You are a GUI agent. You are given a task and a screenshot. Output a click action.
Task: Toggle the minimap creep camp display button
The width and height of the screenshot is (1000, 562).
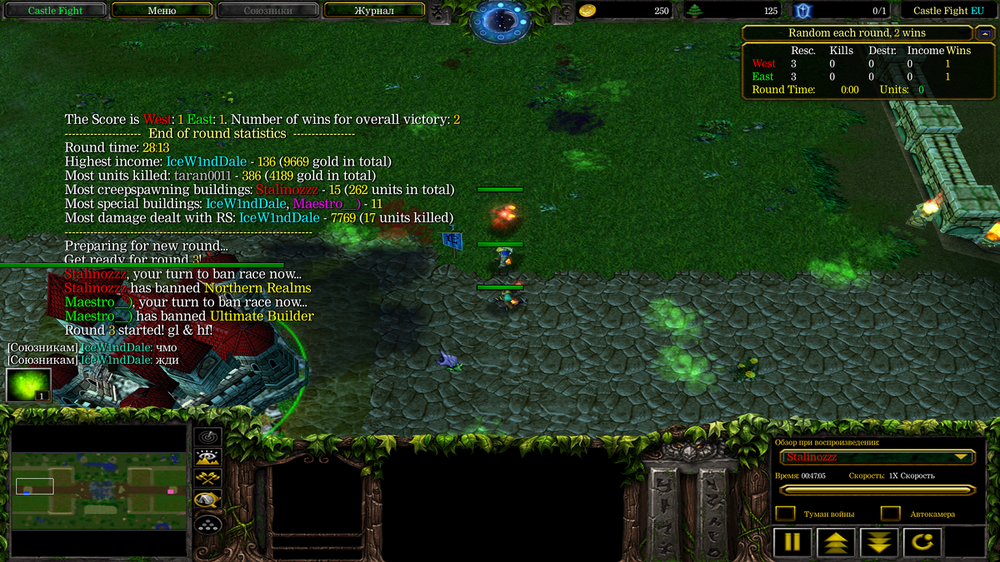pyautogui.click(x=208, y=500)
